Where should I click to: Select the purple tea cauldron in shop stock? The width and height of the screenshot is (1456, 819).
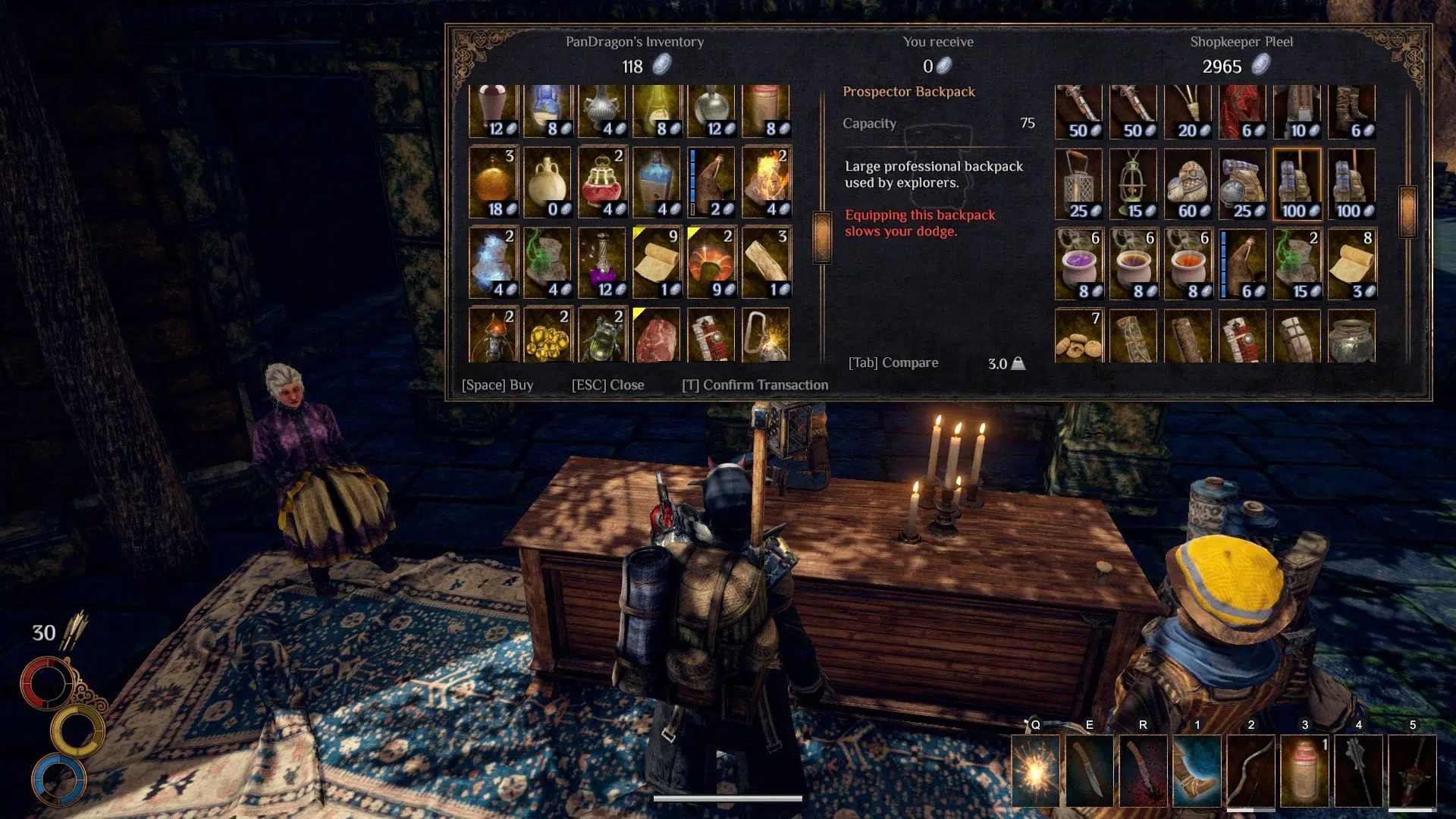coord(1078,262)
